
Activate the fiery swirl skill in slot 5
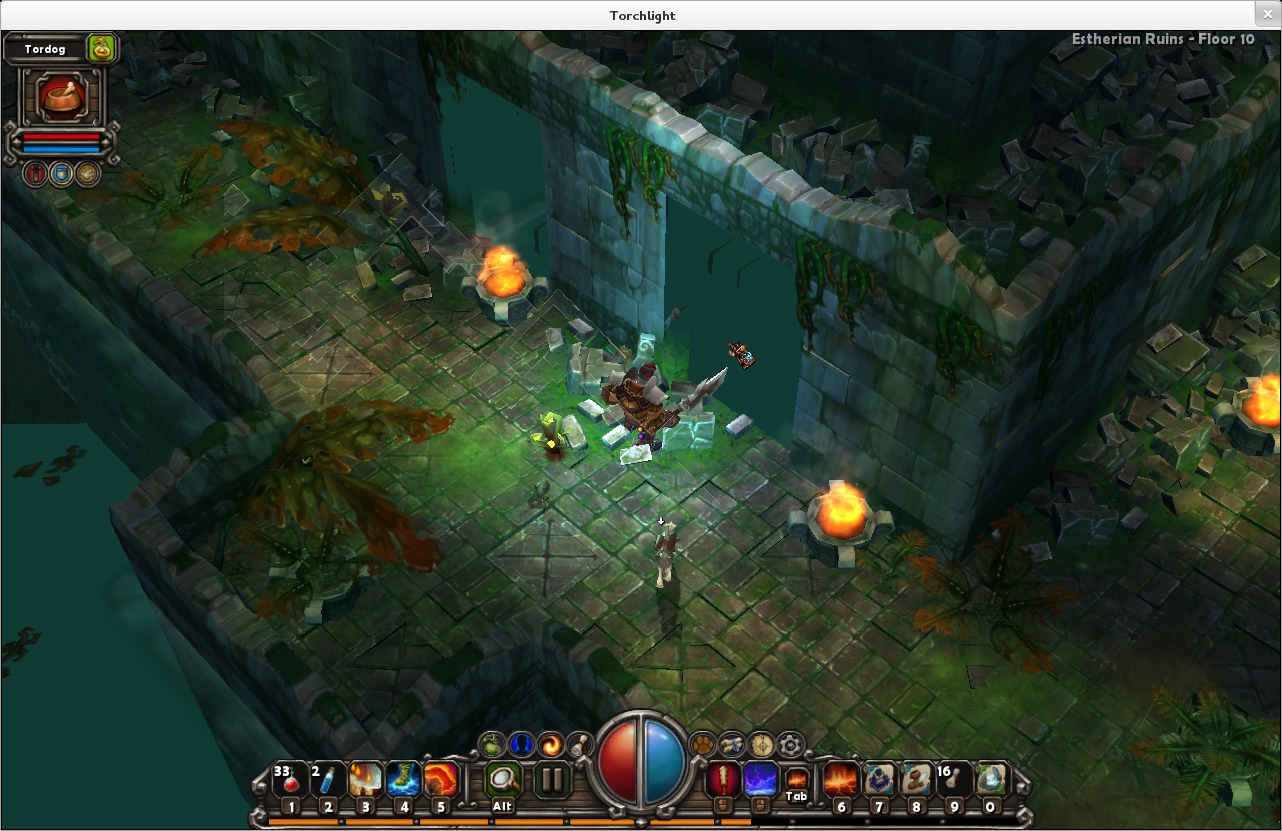coord(441,780)
